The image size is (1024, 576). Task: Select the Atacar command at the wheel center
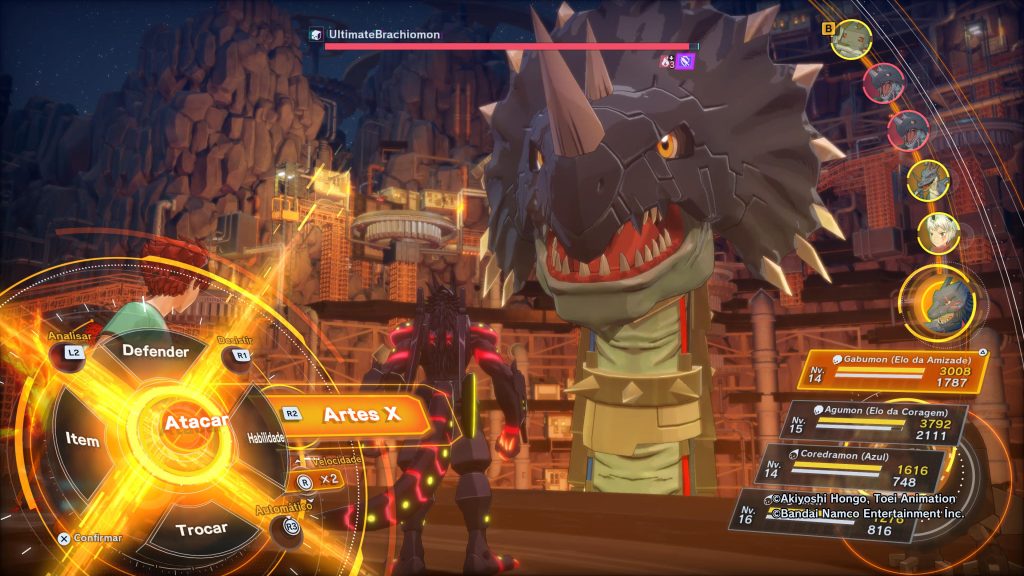tap(195, 422)
